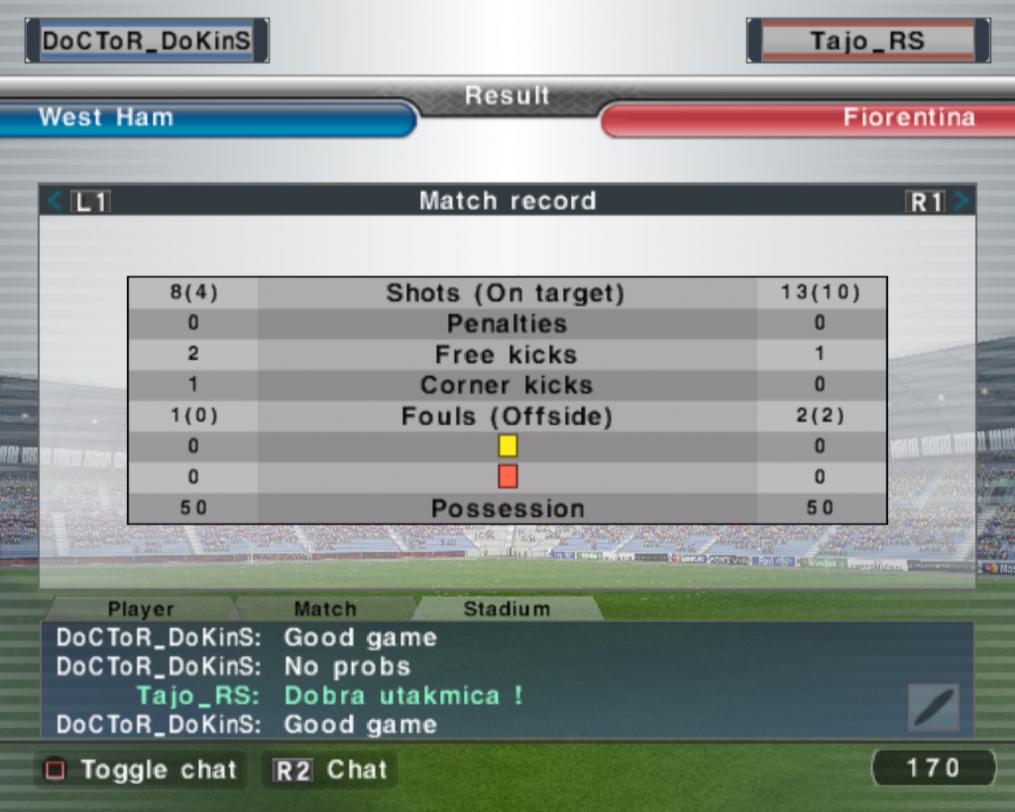Switch to the Player chat tab
Image resolution: width=1015 pixels, height=812 pixels.
tap(140, 608)
